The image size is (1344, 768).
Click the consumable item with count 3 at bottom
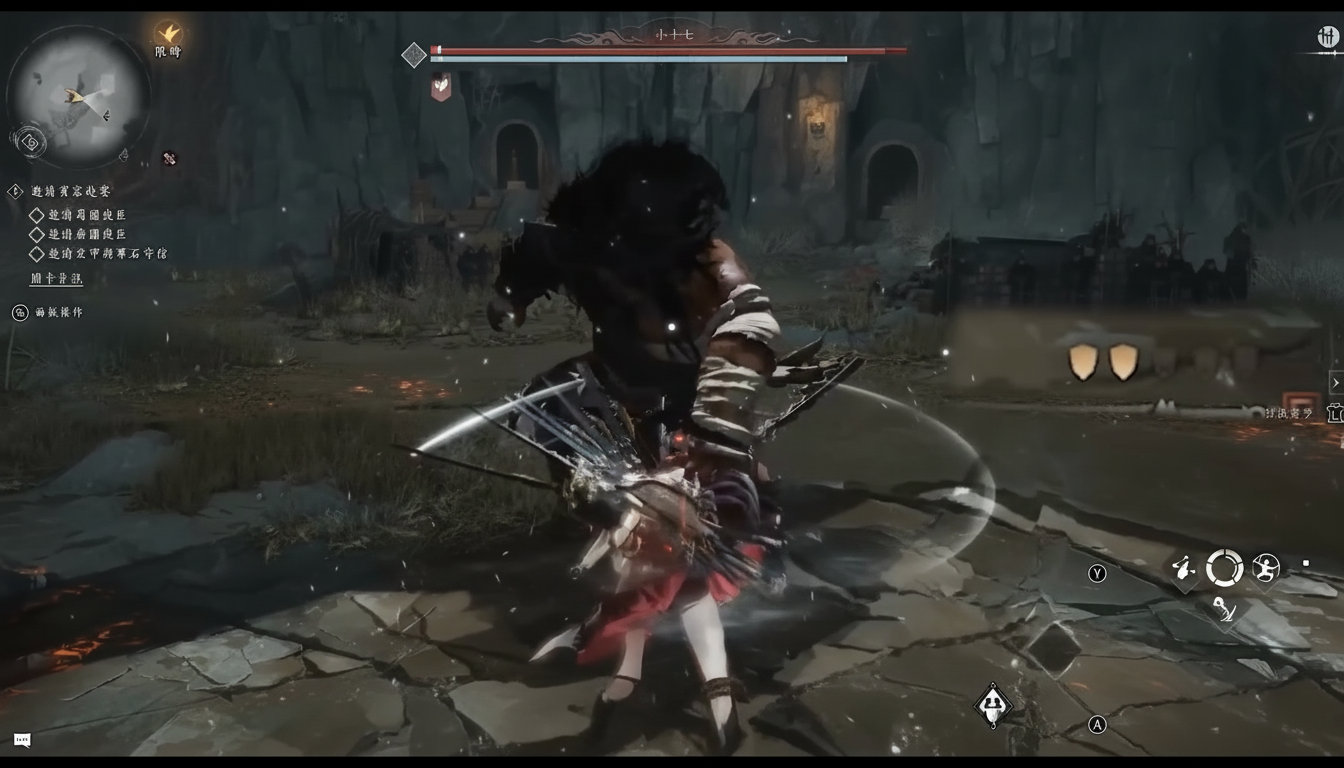[x=993, y=706]
